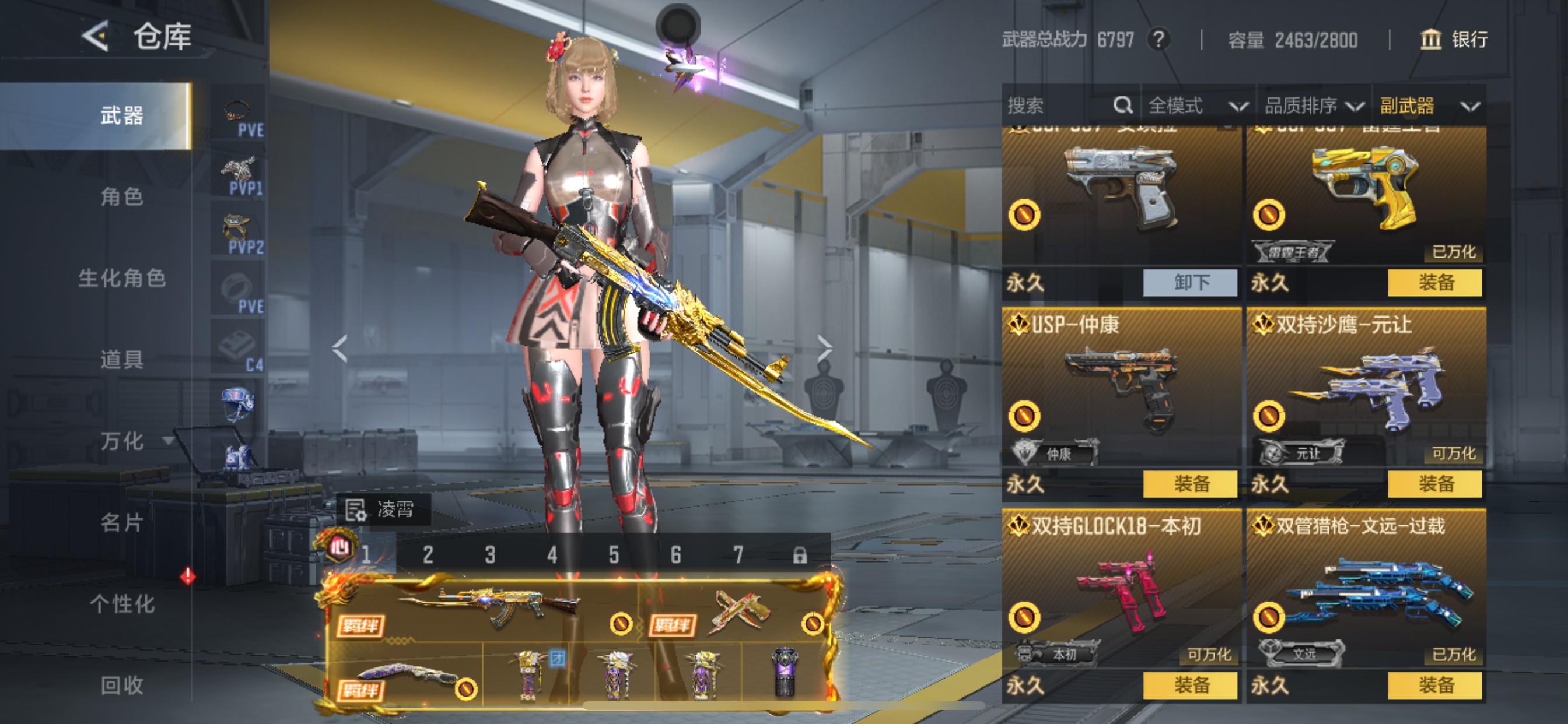Show the weapon power help question mark
The width and height of the screenshot is (1568, 724).
(1158, 40)
